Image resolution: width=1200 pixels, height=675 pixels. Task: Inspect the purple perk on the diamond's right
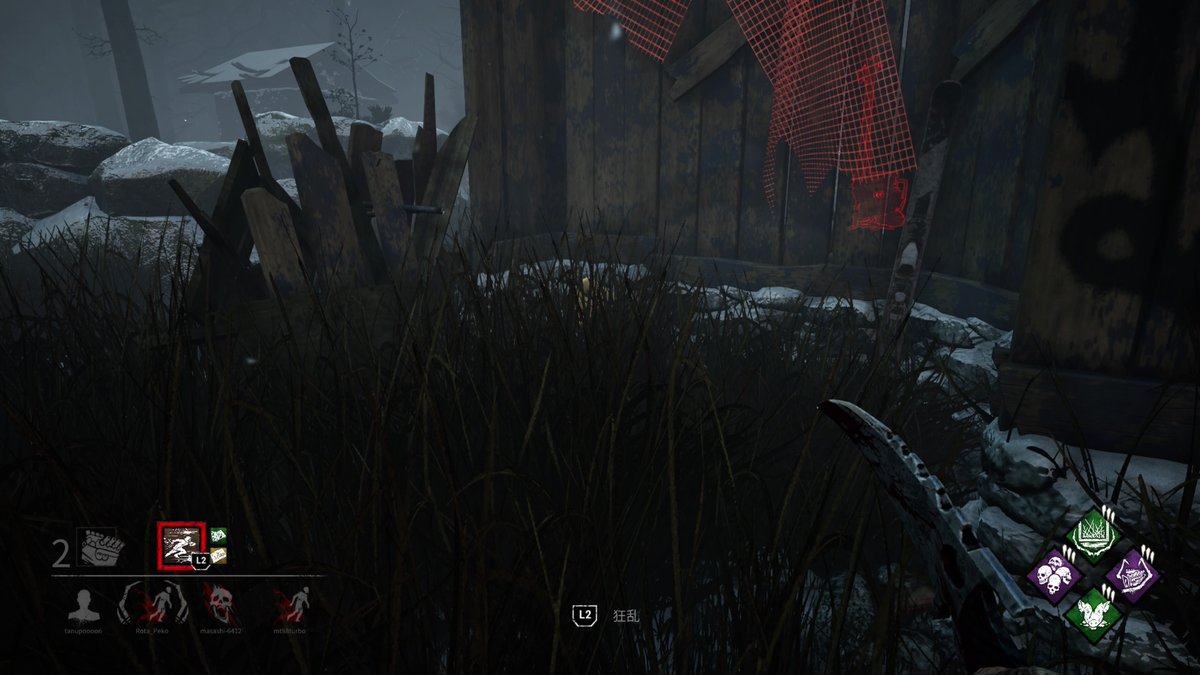tap(1131, 575)
